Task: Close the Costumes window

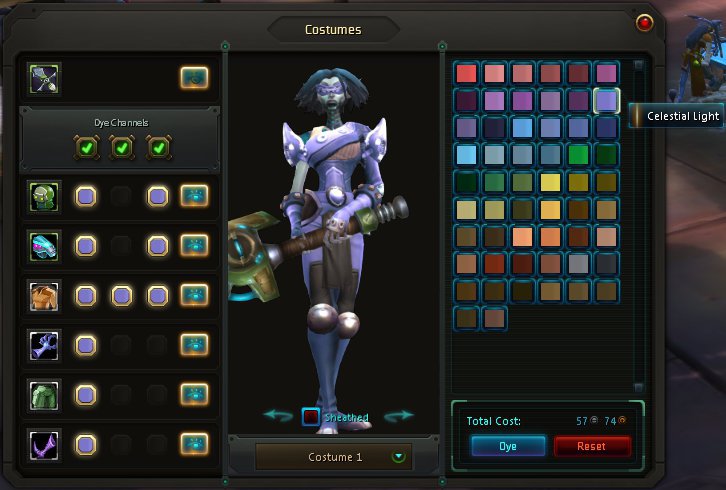Action: point(644,22)
